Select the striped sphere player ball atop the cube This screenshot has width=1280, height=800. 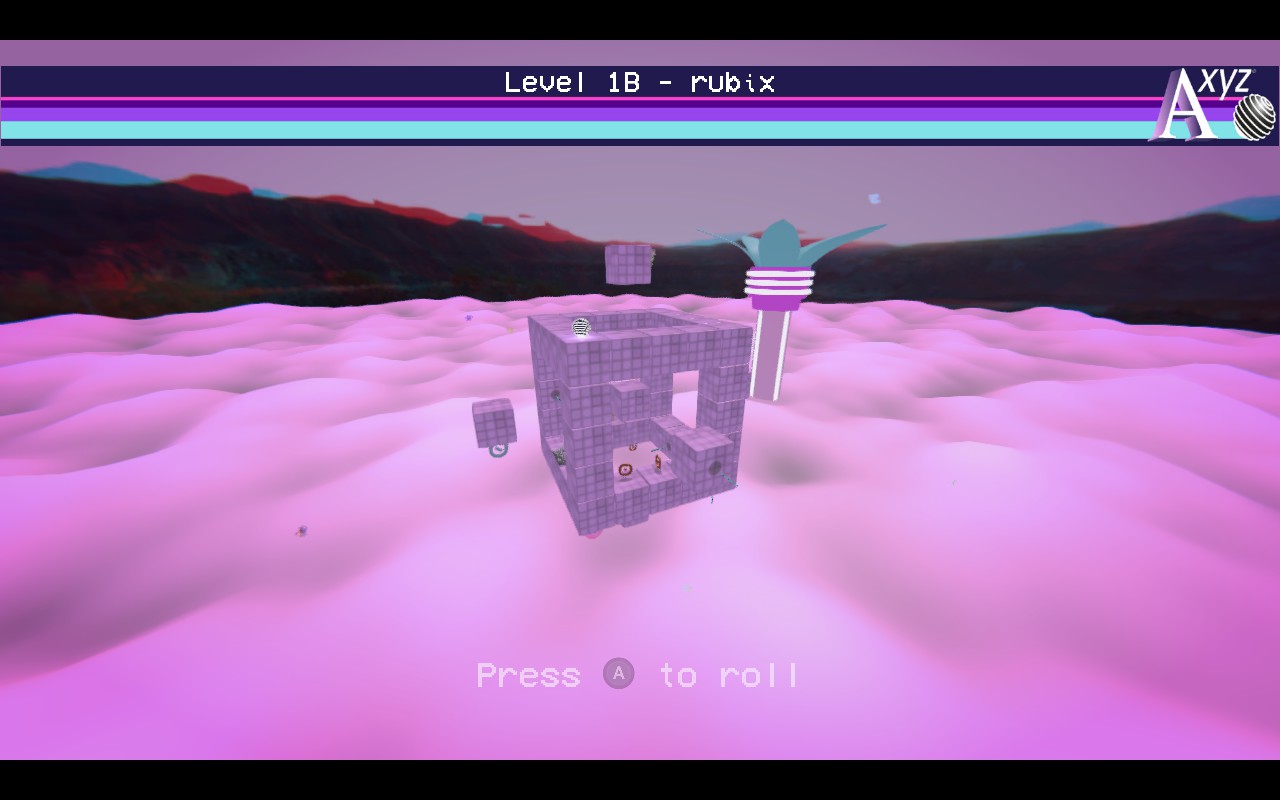pos(580,326)
